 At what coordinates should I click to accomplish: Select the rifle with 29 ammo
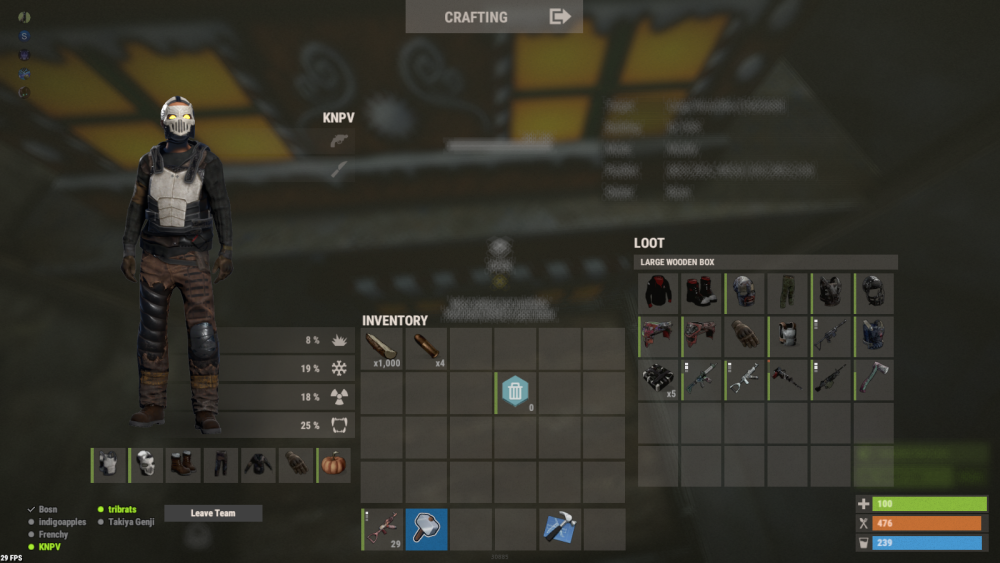382,530
